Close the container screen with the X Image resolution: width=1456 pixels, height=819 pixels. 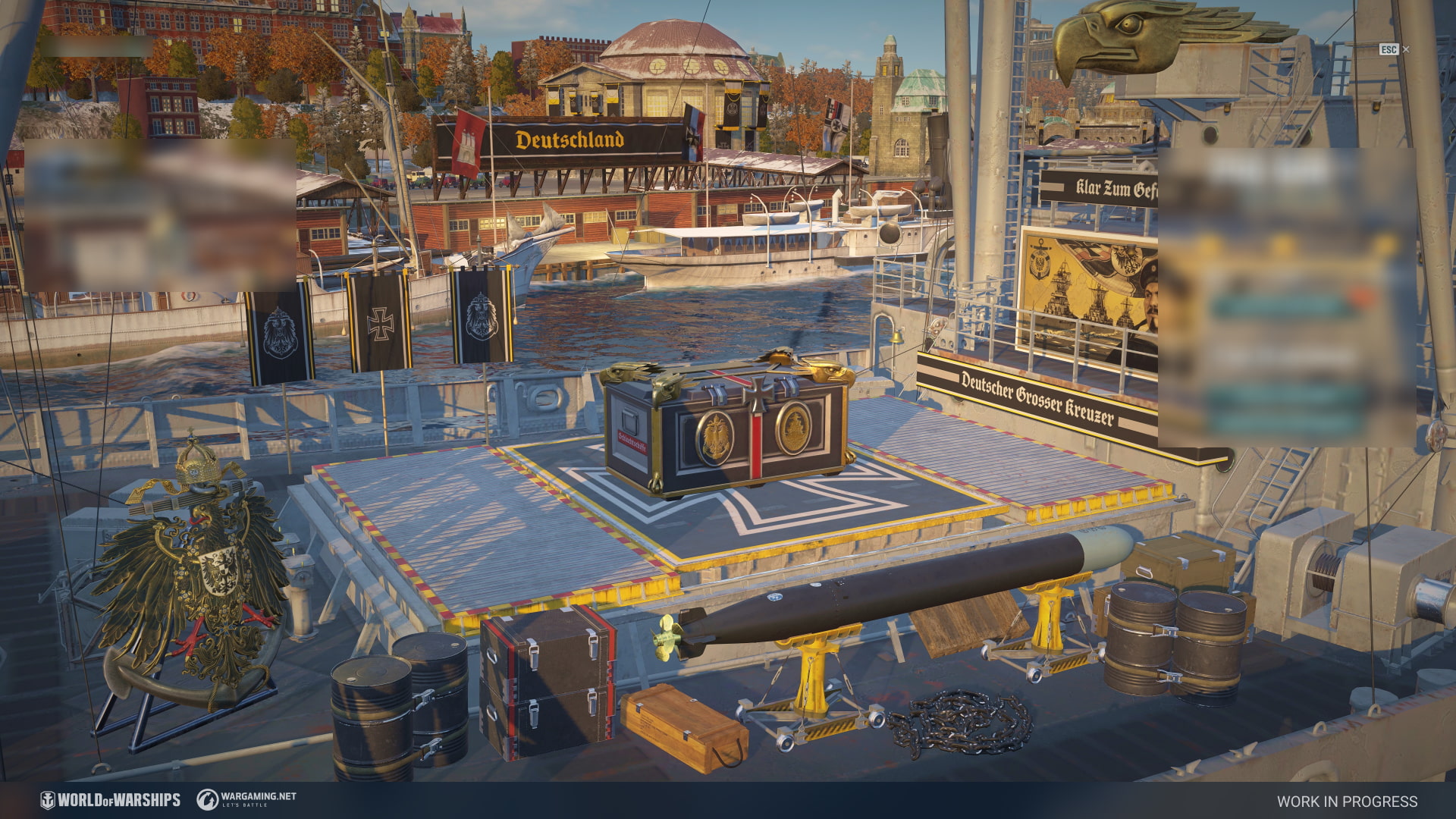1406,49
